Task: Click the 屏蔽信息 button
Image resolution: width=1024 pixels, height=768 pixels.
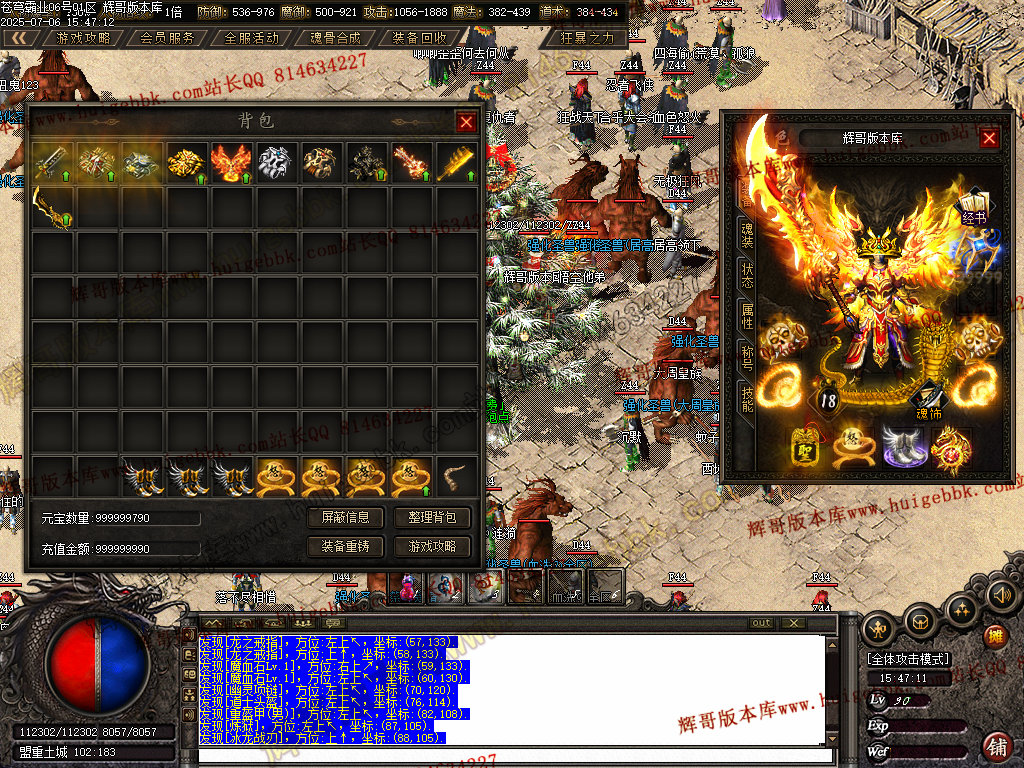Action: pyautogui.click(x=346, y=517)
